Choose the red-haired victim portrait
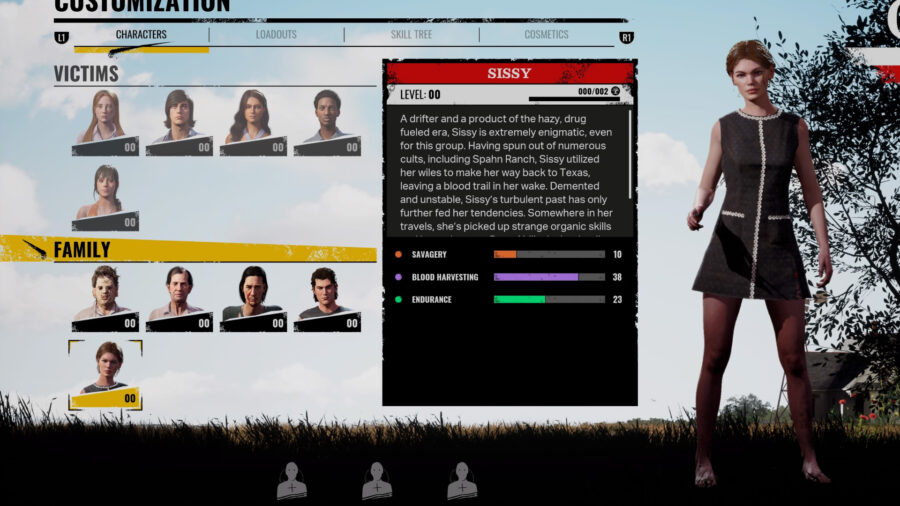900x506 pixels. tap(105, 122)
